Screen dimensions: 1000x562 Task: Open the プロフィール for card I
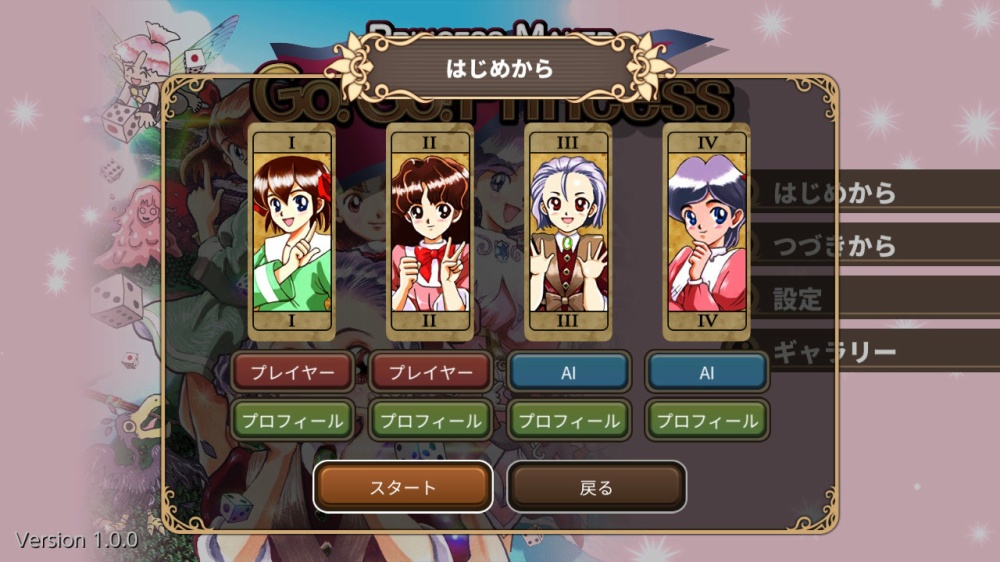(292, 420)
